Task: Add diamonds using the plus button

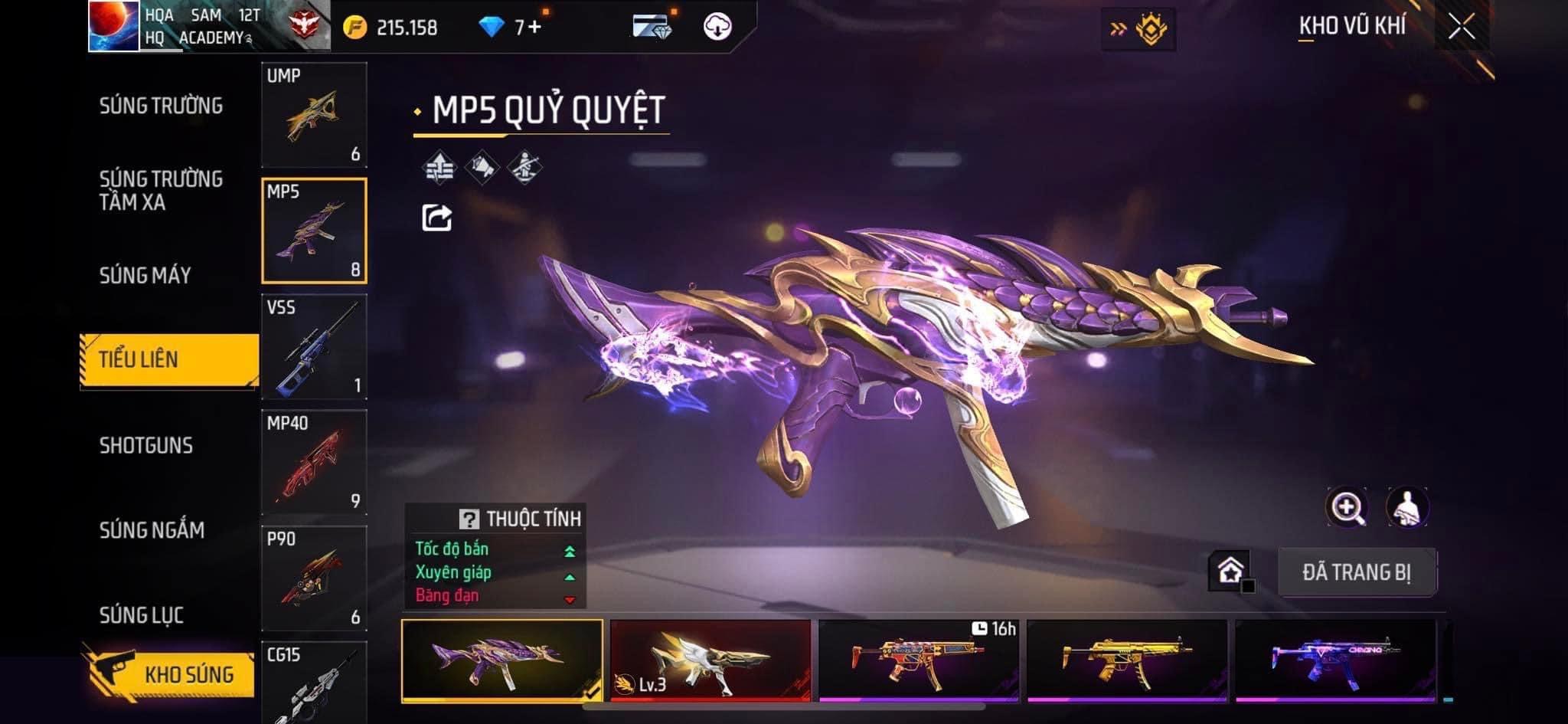Action: coord(534,28)
